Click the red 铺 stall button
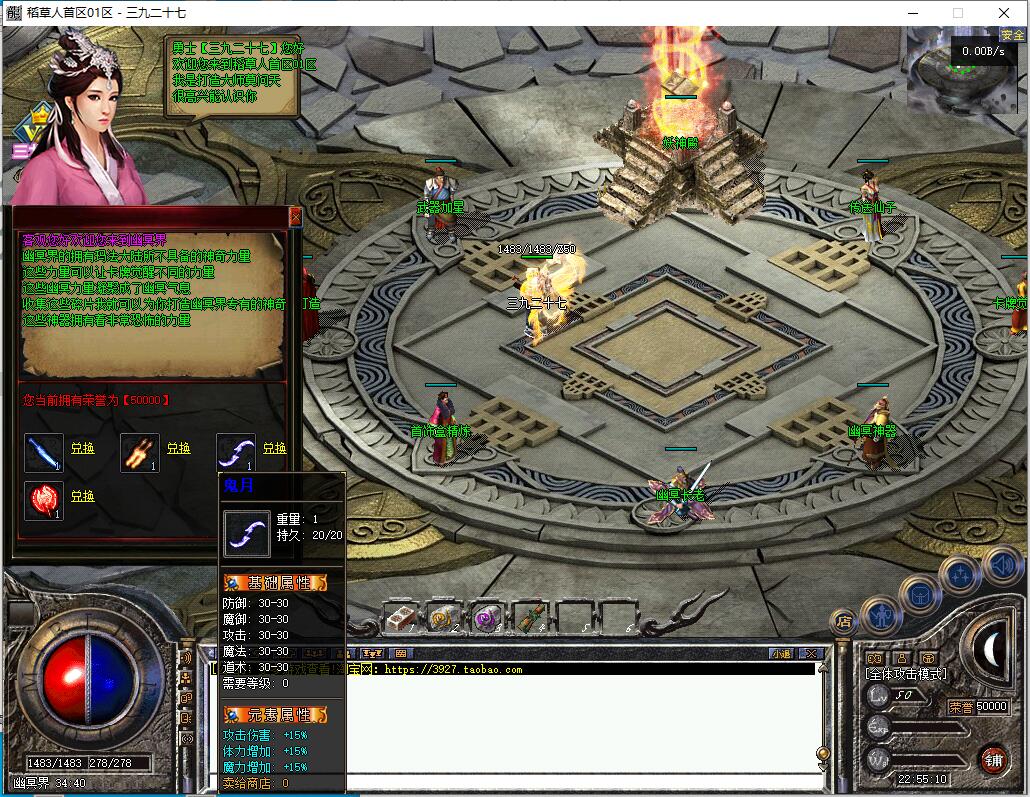 click(993, 758)
